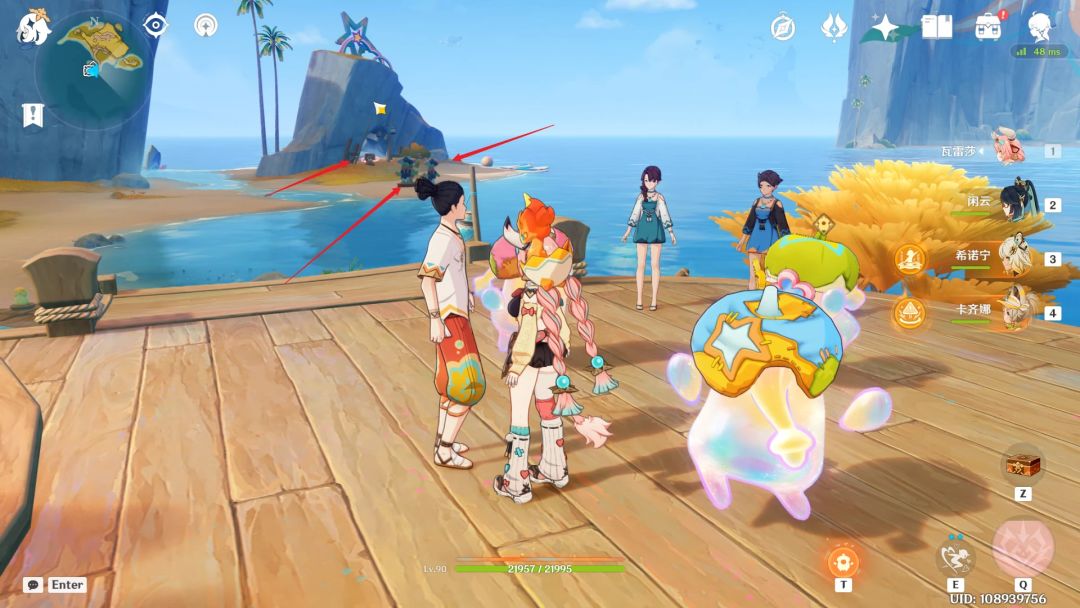
Task: Use the treasure chest gadget
Action: pos(1021,466)
